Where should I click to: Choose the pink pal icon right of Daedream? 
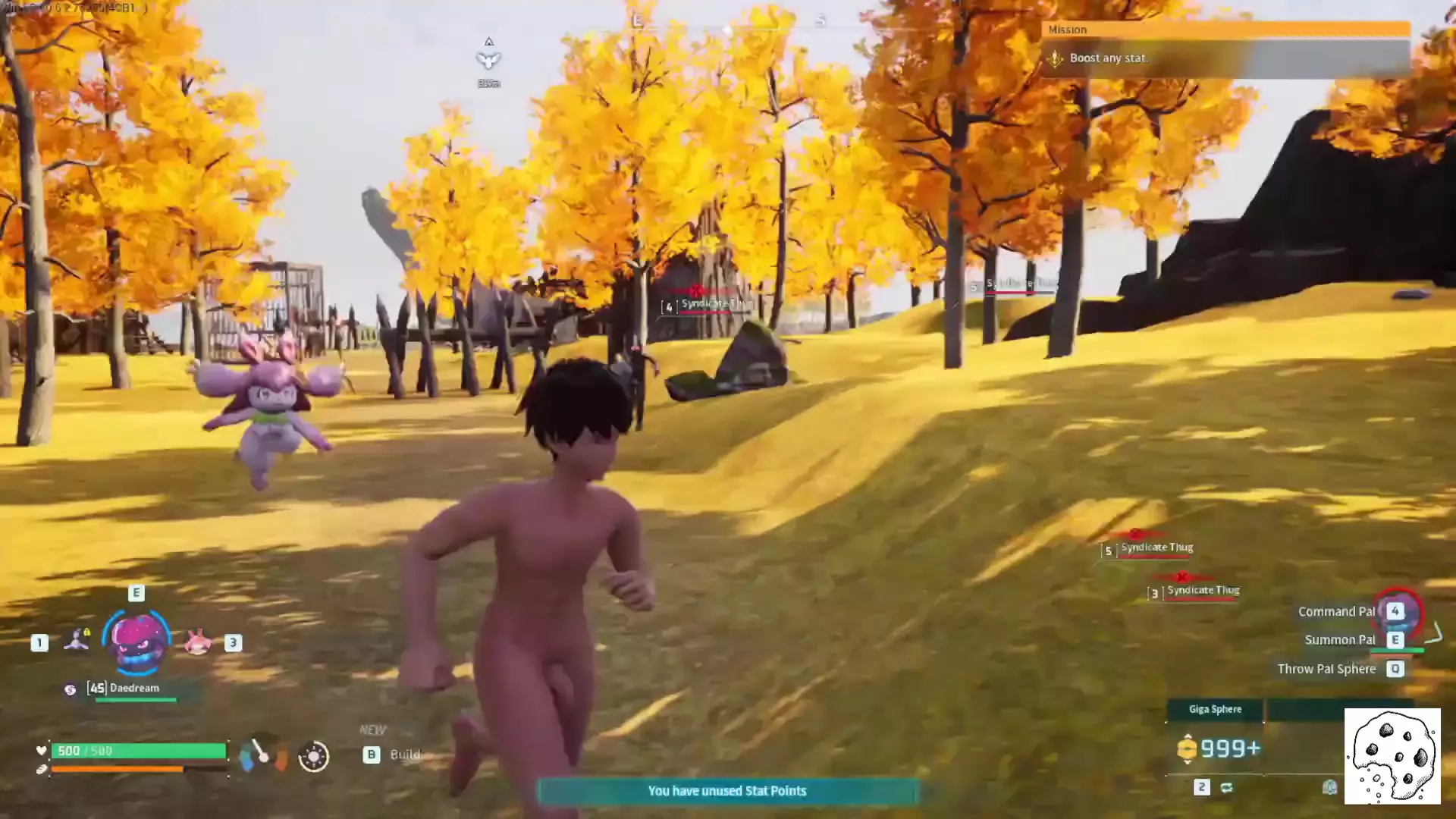197,642
